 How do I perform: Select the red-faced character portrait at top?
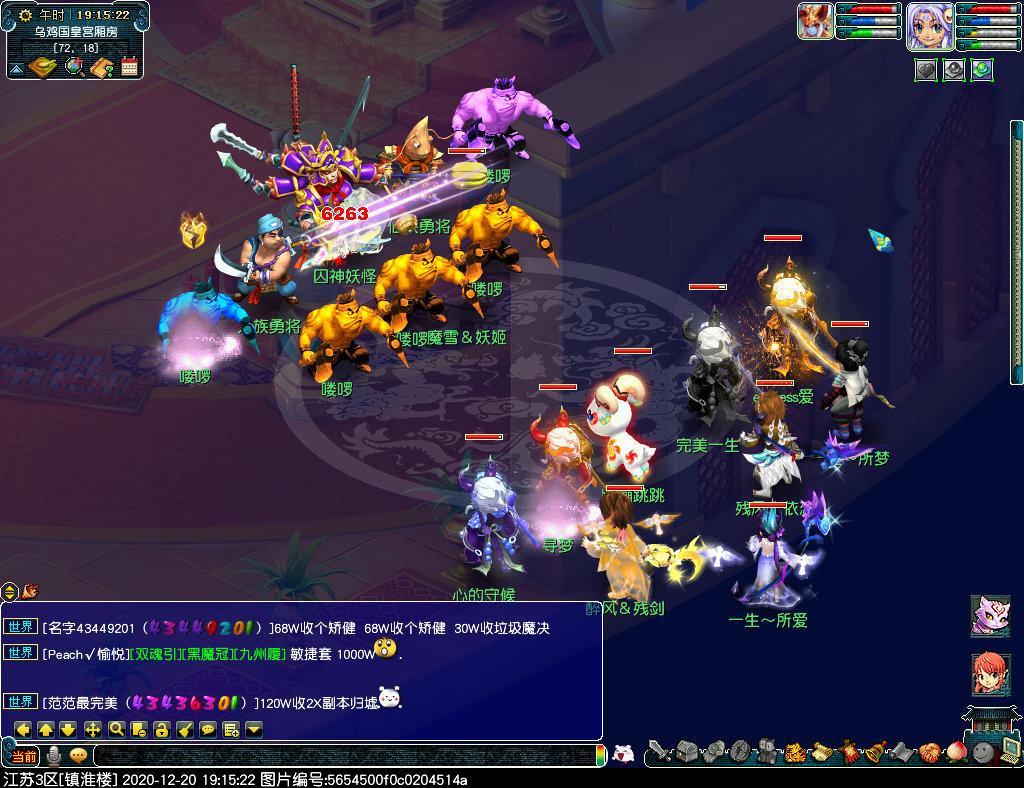point(815,21)
